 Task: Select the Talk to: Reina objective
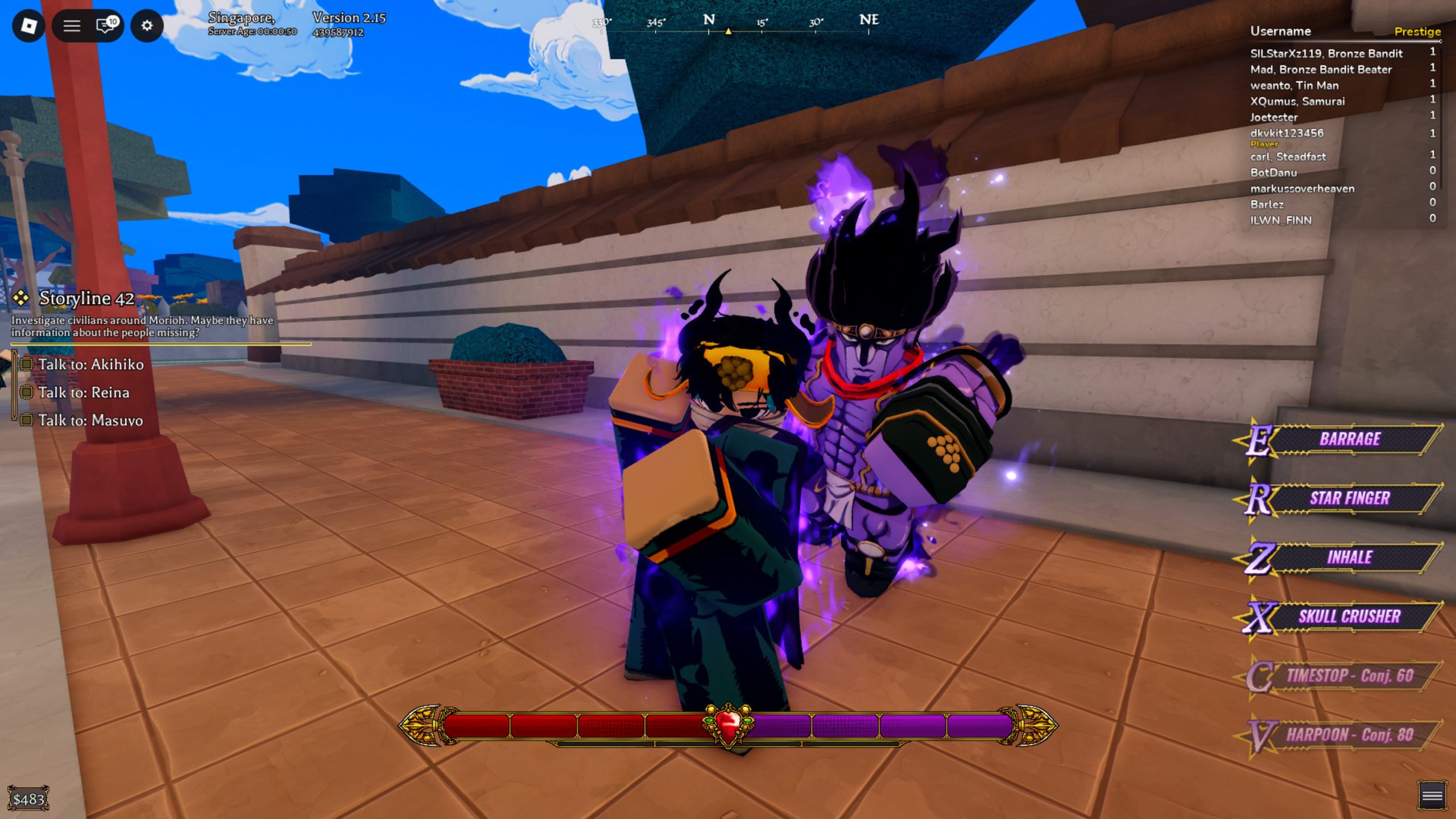click(84, 392)
